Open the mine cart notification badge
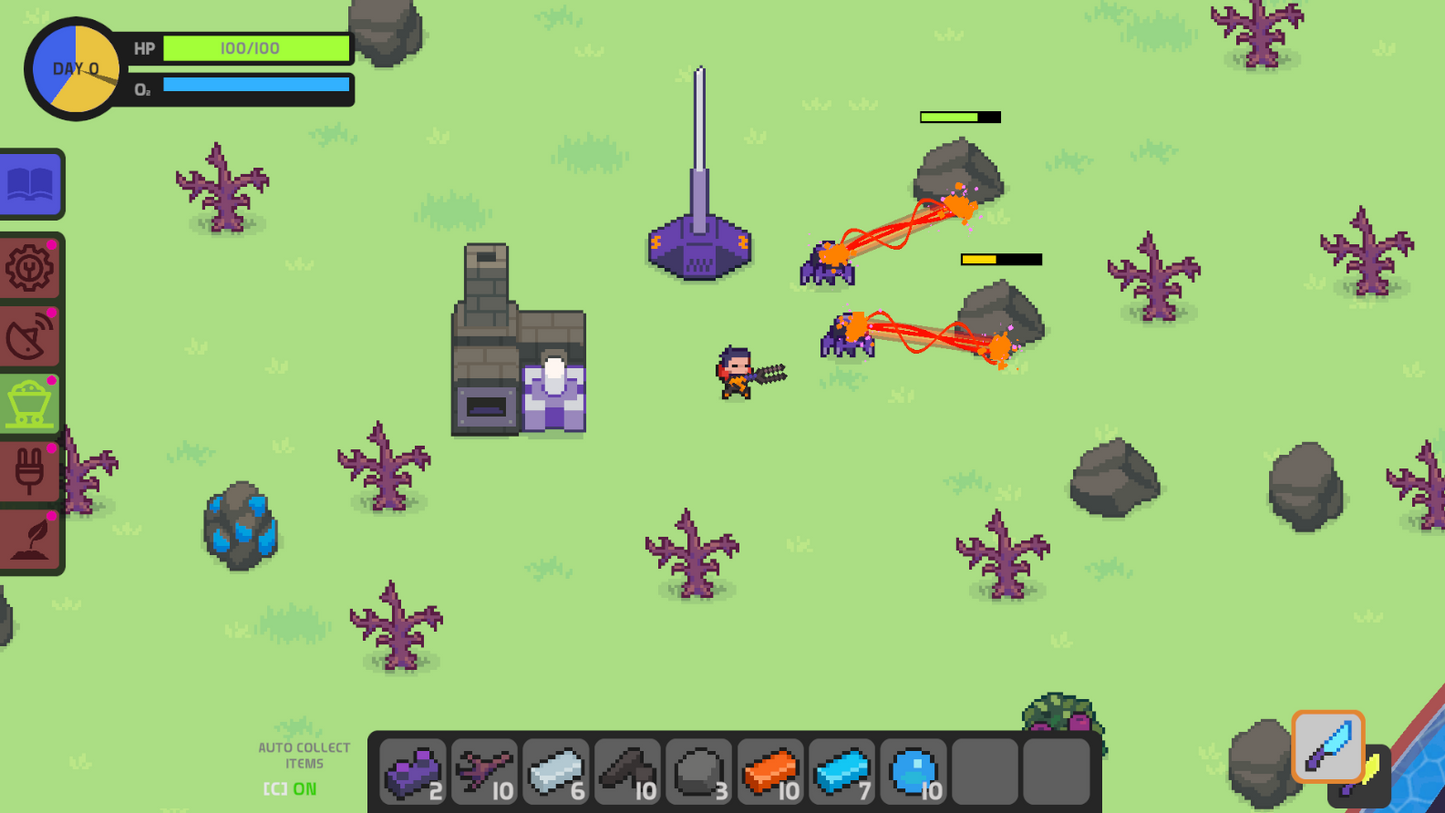 click(x=52, y=378)
